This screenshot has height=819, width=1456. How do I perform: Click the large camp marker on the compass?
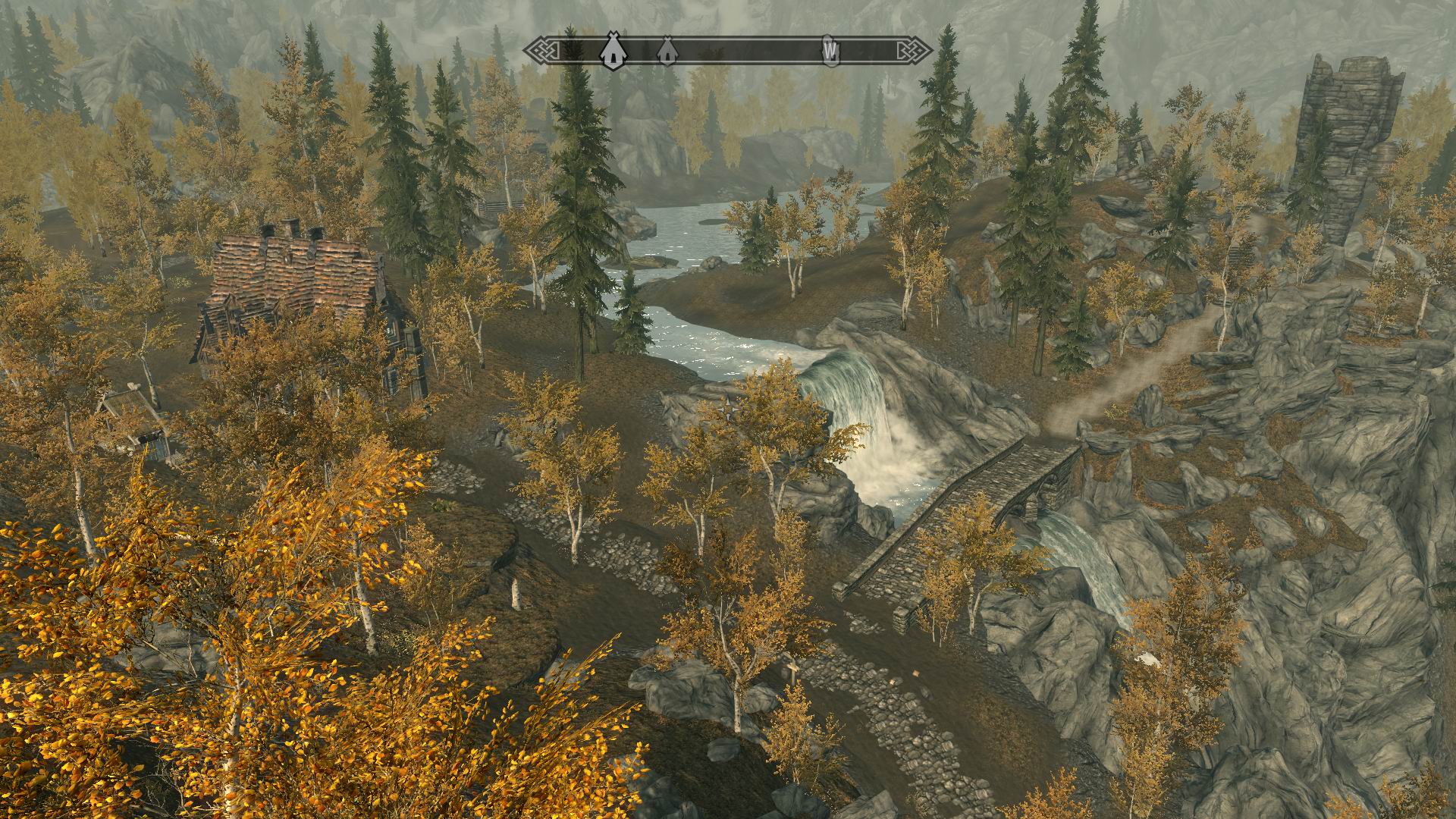(x=611, y=51)
